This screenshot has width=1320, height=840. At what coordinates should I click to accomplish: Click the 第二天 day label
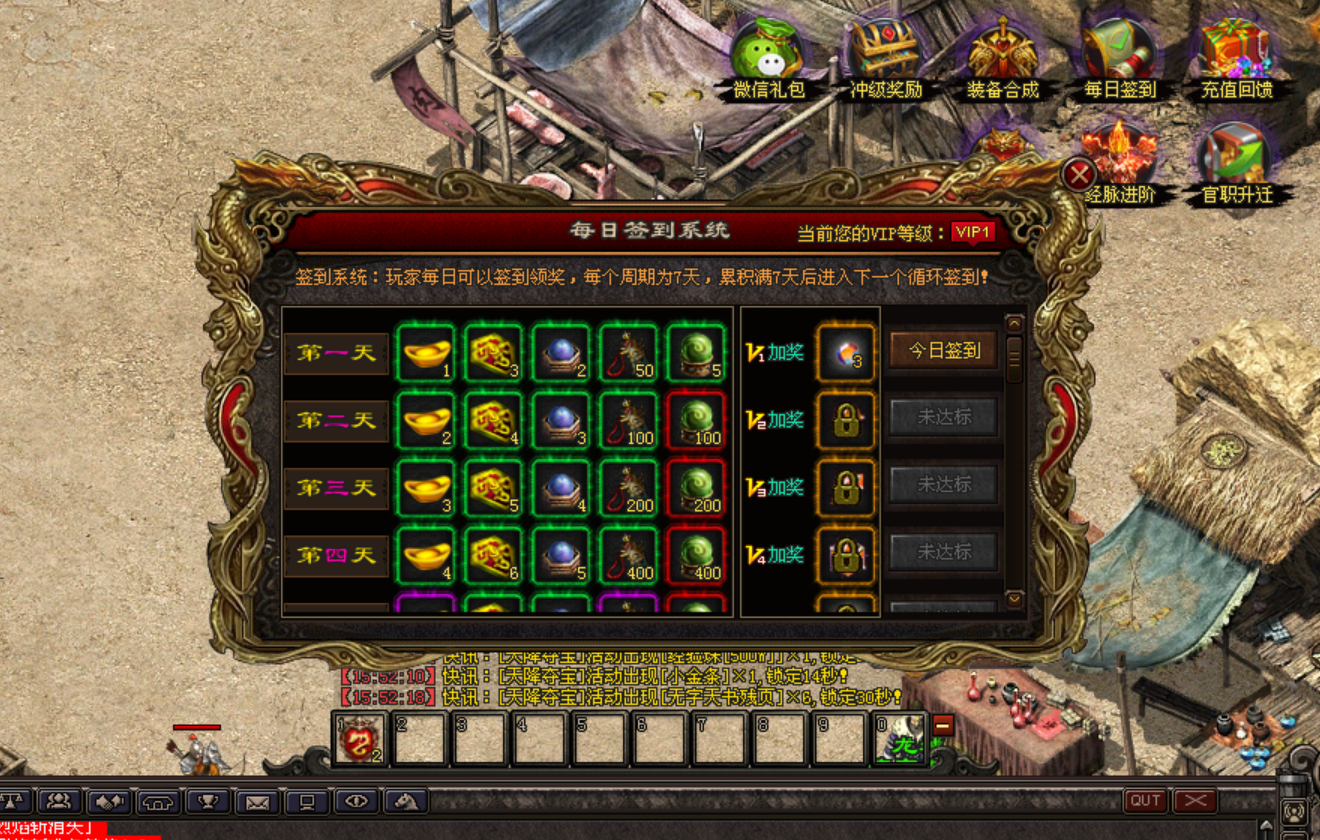(x=336, y=421)
